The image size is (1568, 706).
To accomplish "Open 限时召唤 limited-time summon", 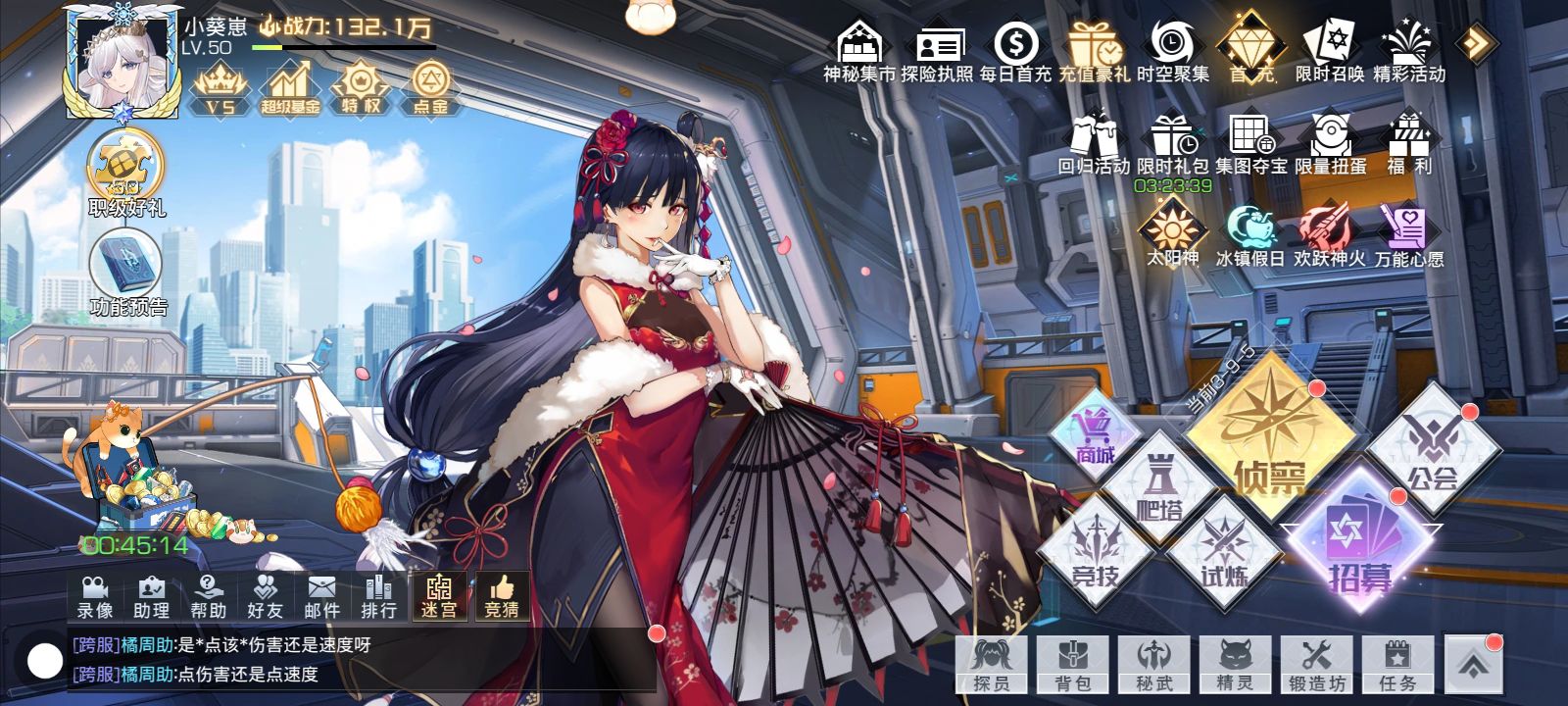I will point(1329,52).
